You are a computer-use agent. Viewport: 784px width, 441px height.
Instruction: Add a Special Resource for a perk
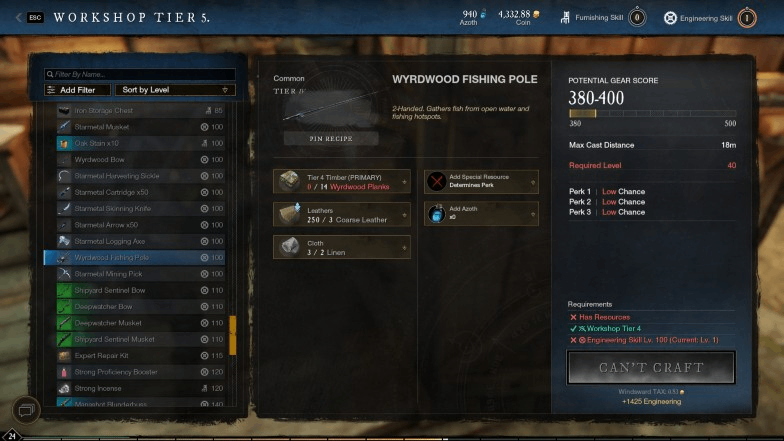pyautogui.click(x=481, y=181)
